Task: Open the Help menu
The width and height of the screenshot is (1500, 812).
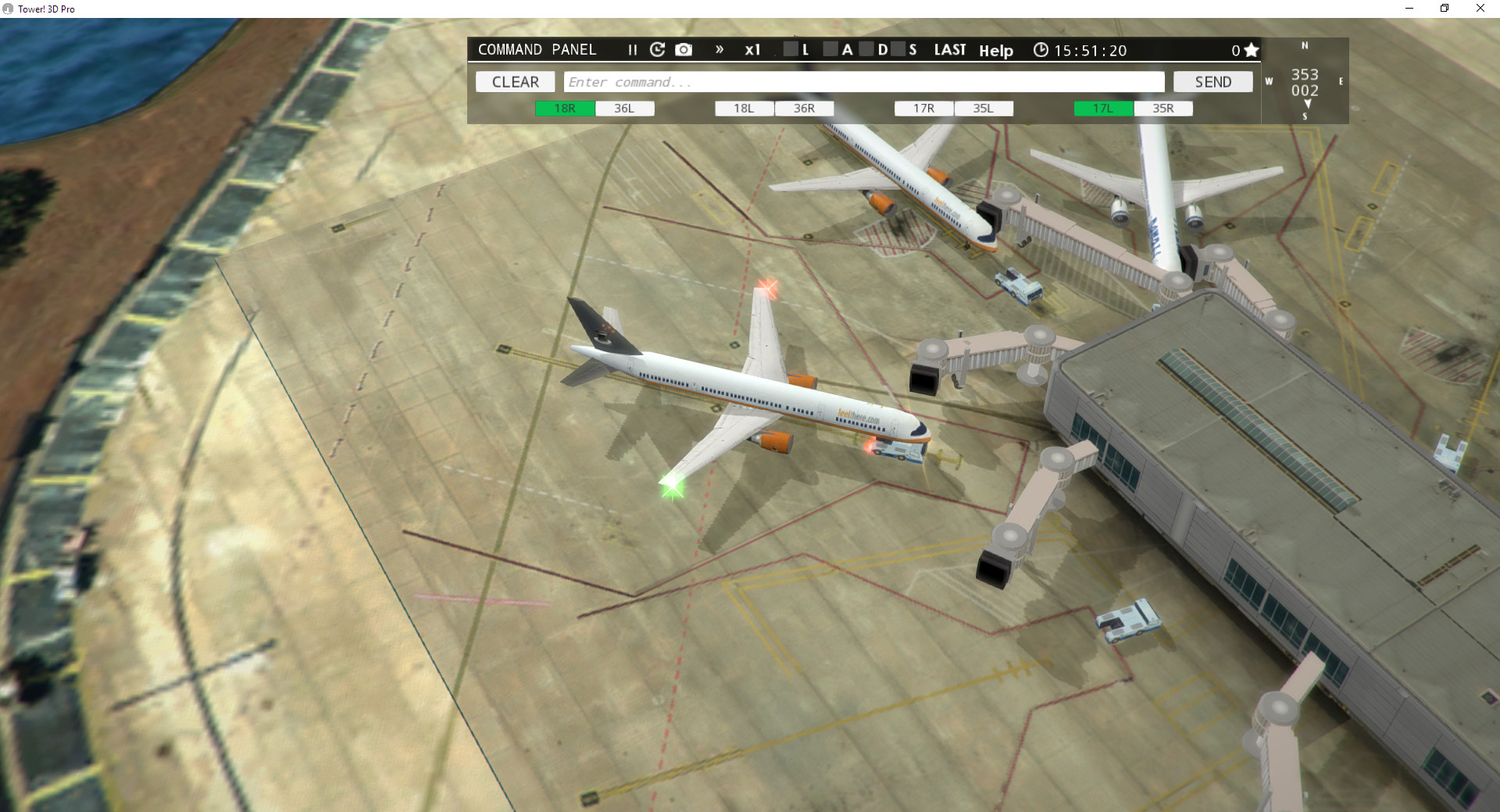Action: click(996, 51)
